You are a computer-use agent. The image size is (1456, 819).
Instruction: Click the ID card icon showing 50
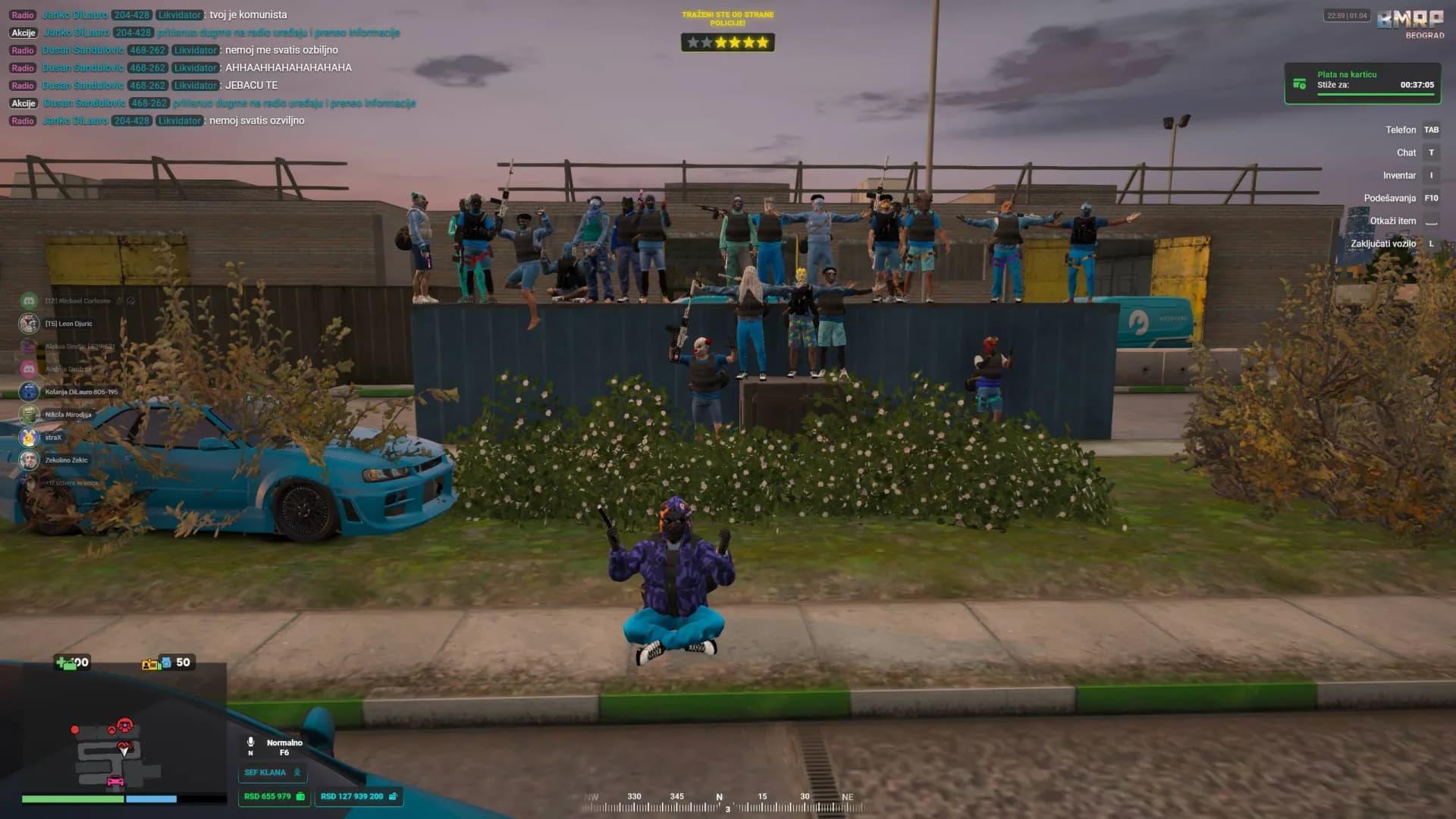pos(149,664)
